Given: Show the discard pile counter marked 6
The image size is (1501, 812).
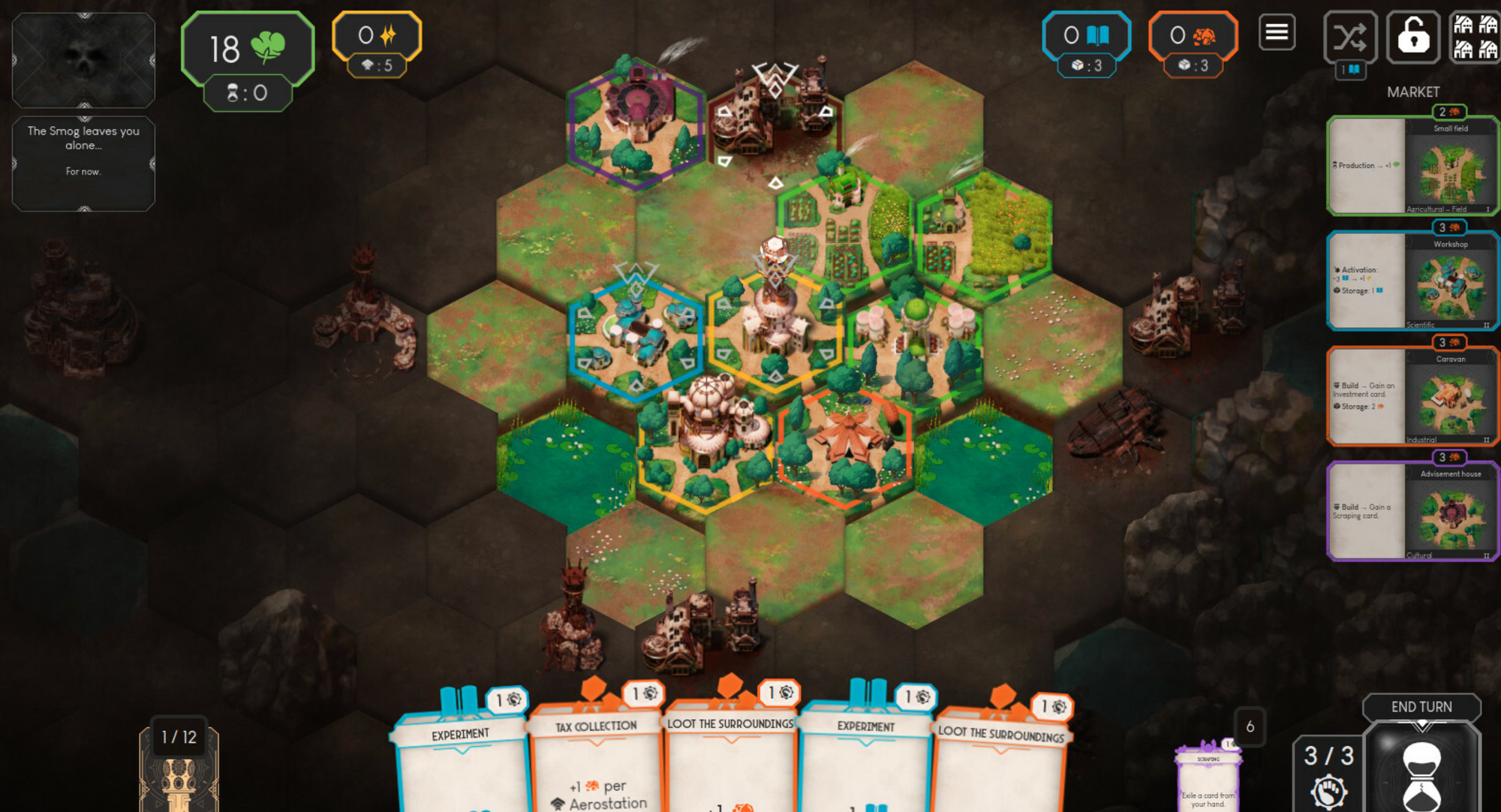Looking at the screenshot, I should [x=1250, y=726].
